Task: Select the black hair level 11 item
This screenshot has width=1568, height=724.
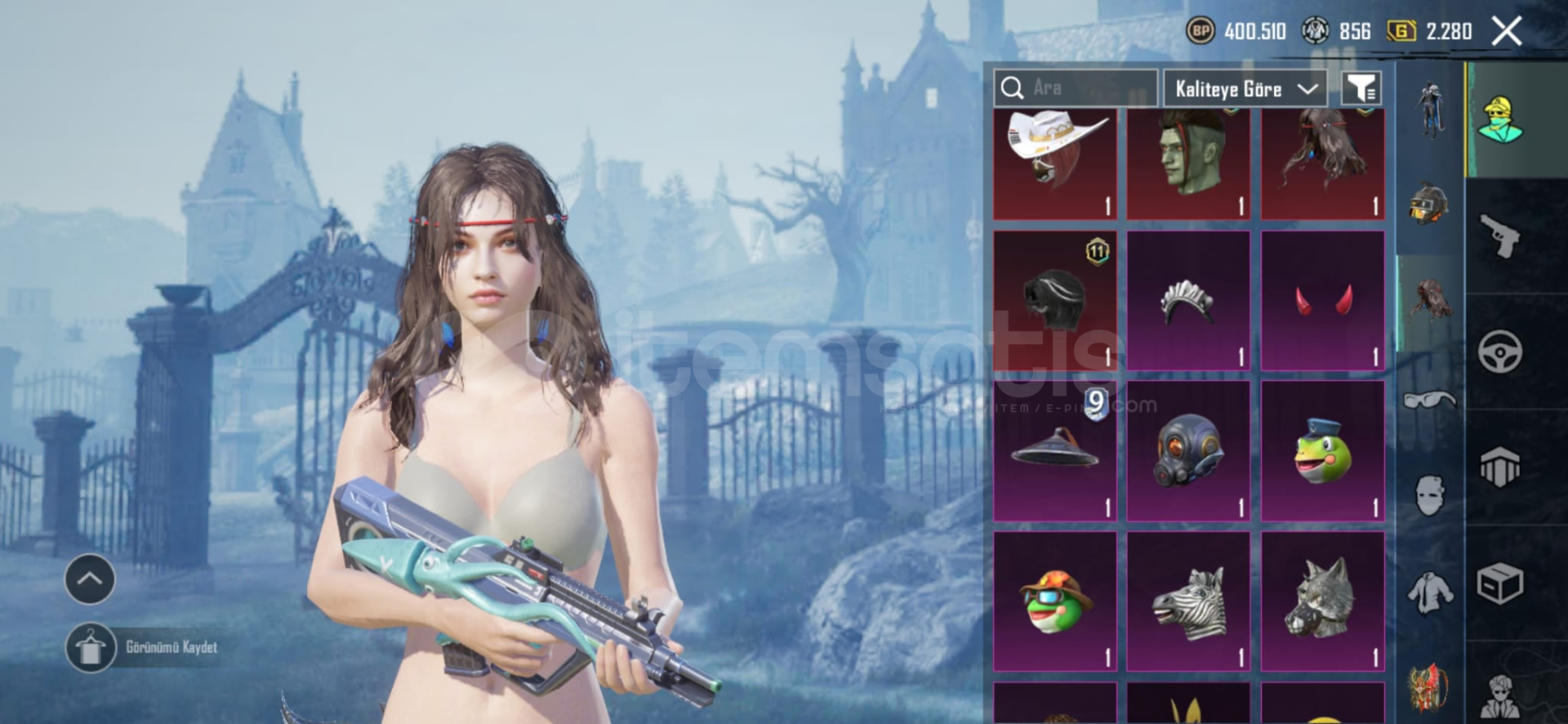Action: (1054, 301)
